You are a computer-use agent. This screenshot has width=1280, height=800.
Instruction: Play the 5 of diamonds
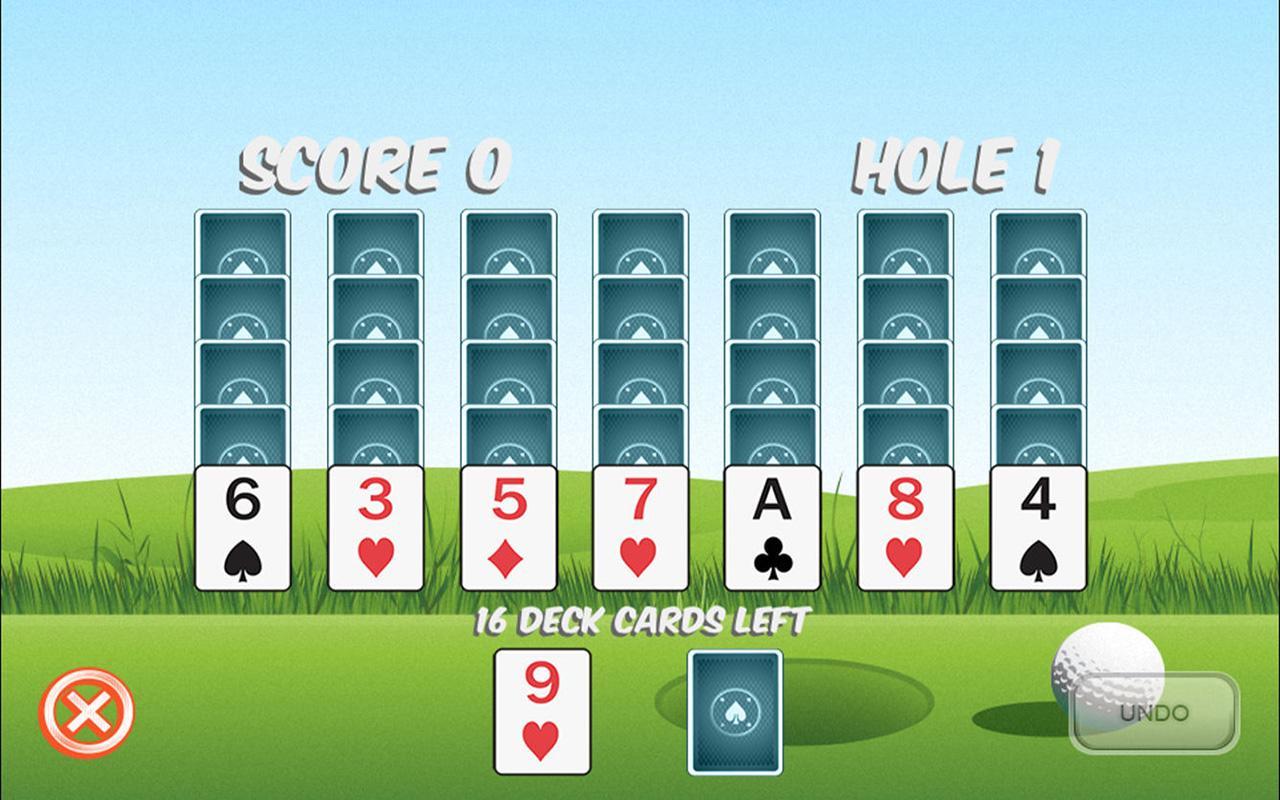tap(506, 525)
